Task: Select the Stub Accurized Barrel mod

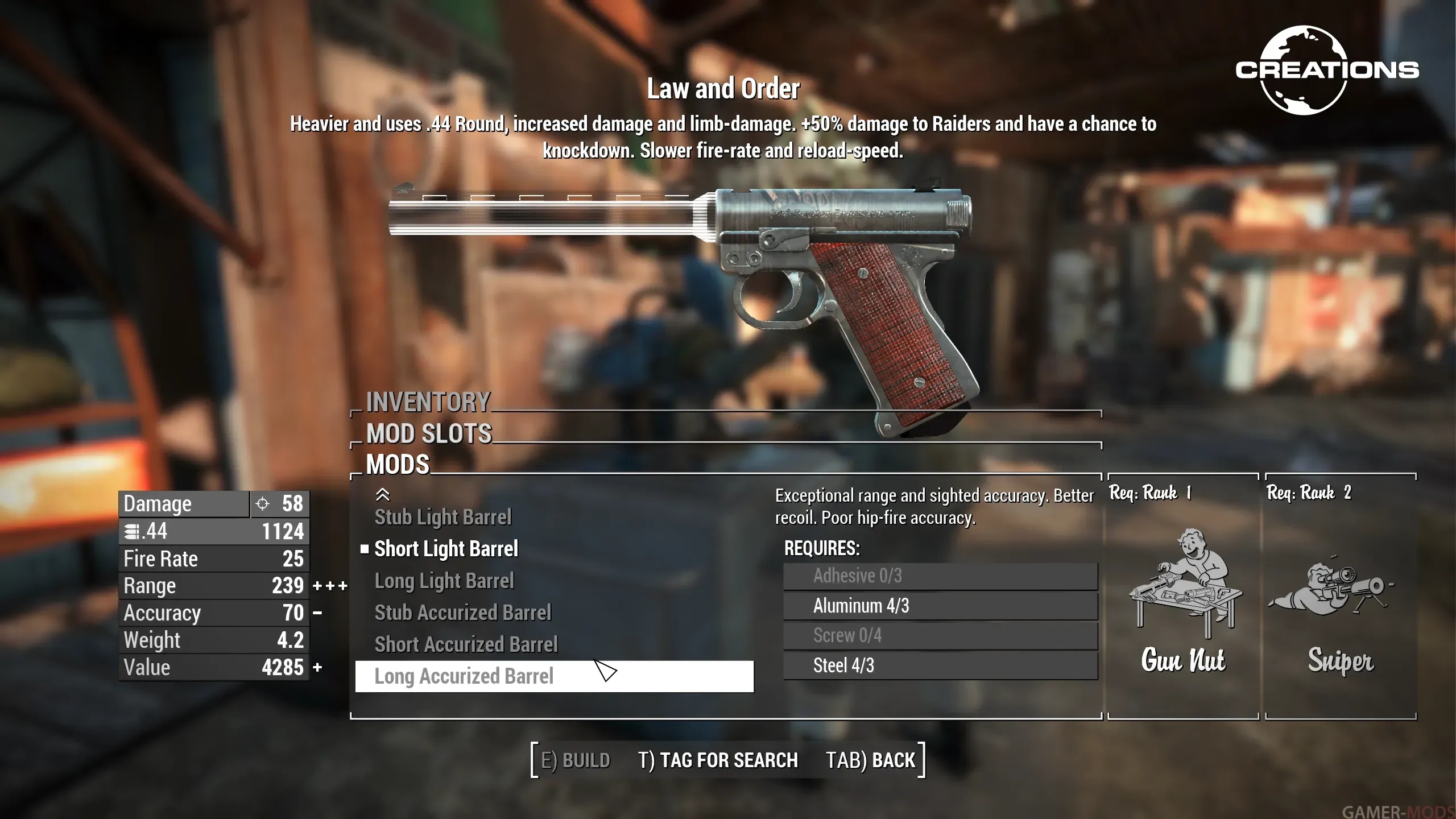Action: (x=462, y=613)
